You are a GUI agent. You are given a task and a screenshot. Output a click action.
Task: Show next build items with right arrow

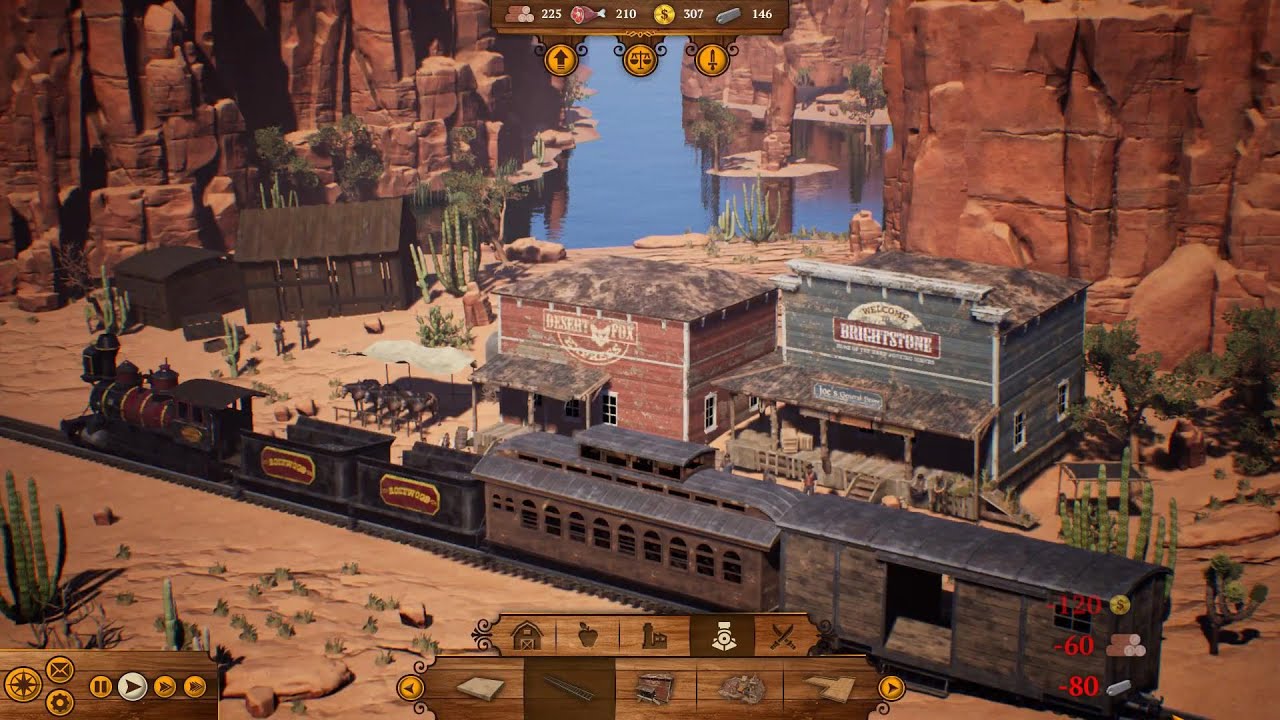(890, 688)
